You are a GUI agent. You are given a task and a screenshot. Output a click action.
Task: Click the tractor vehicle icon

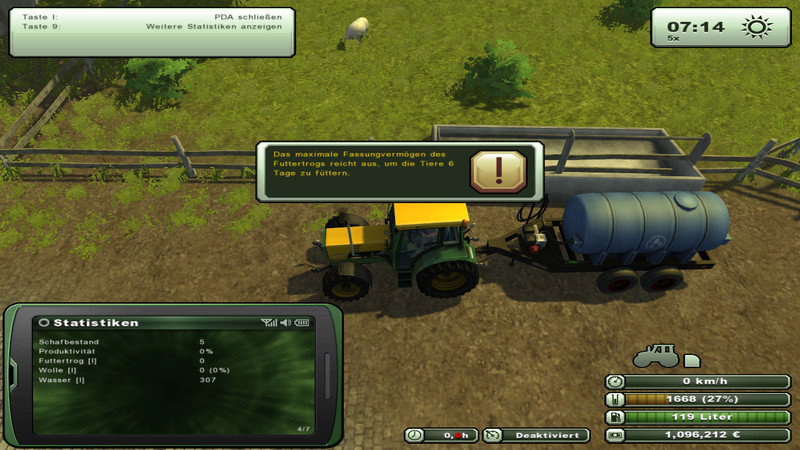point(656,356)
